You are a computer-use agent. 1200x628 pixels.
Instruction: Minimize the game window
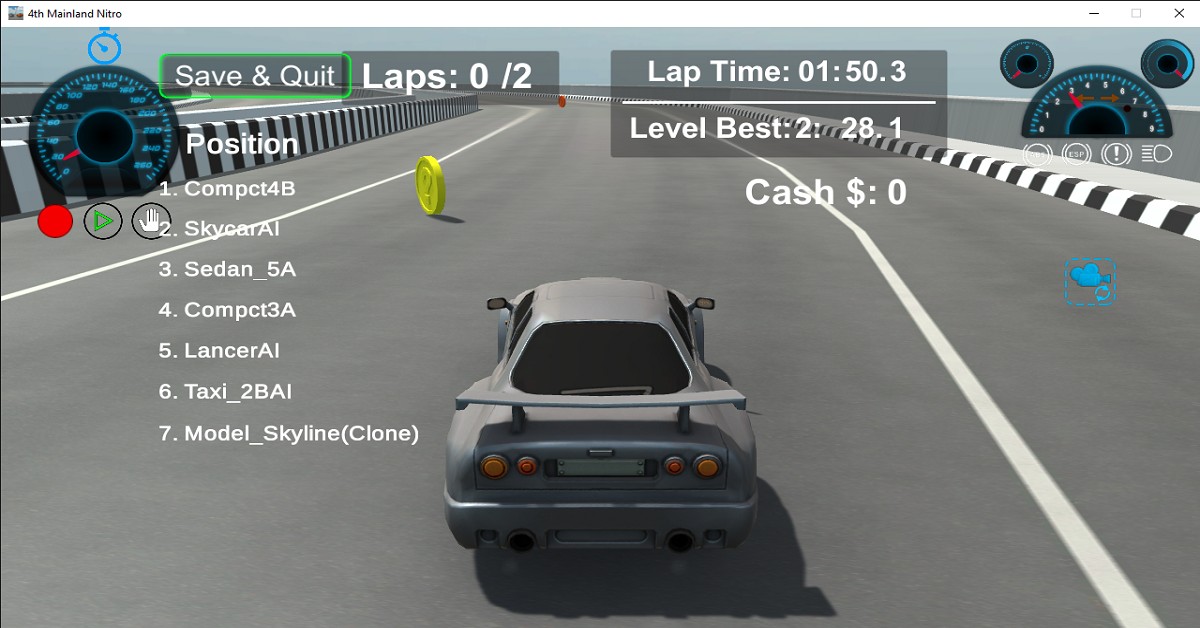click(1090, 13)
